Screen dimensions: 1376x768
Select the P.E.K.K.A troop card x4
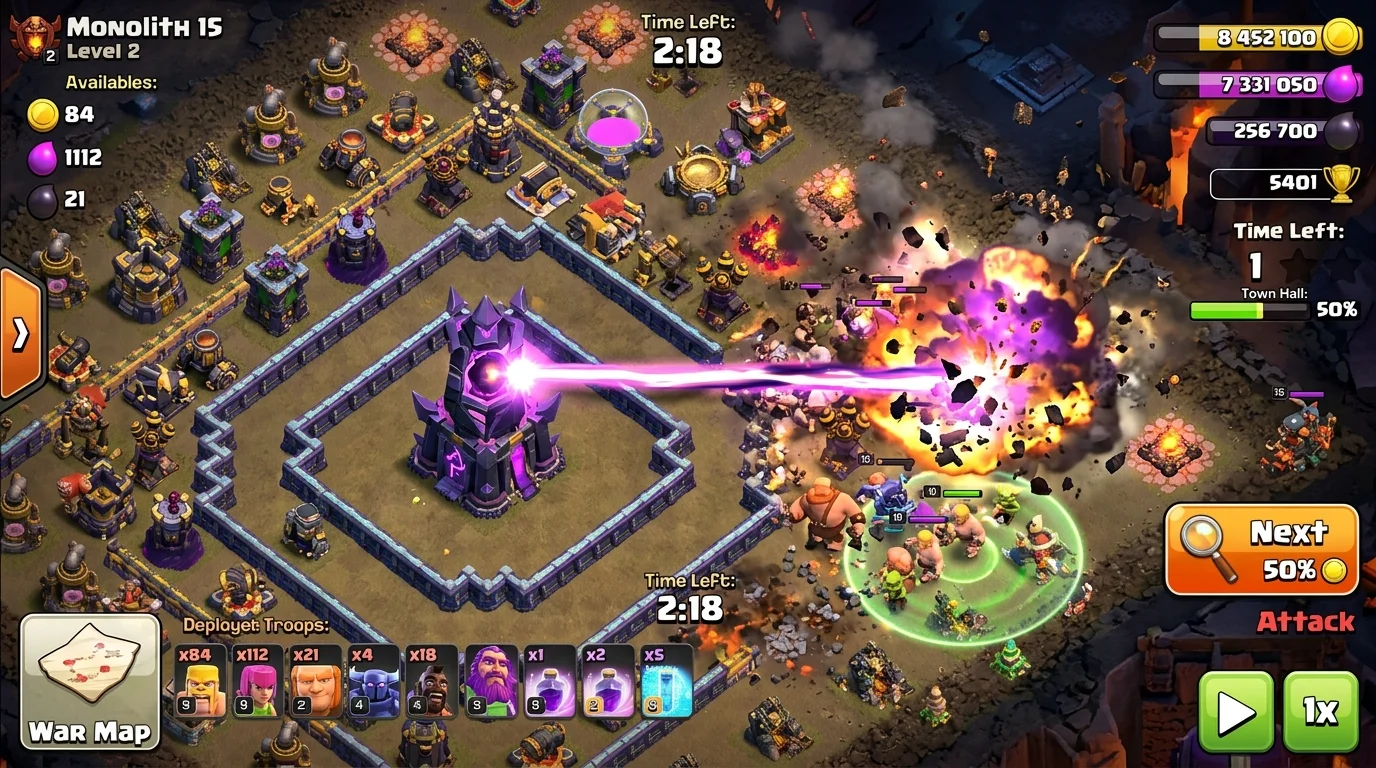coord(374,681)
